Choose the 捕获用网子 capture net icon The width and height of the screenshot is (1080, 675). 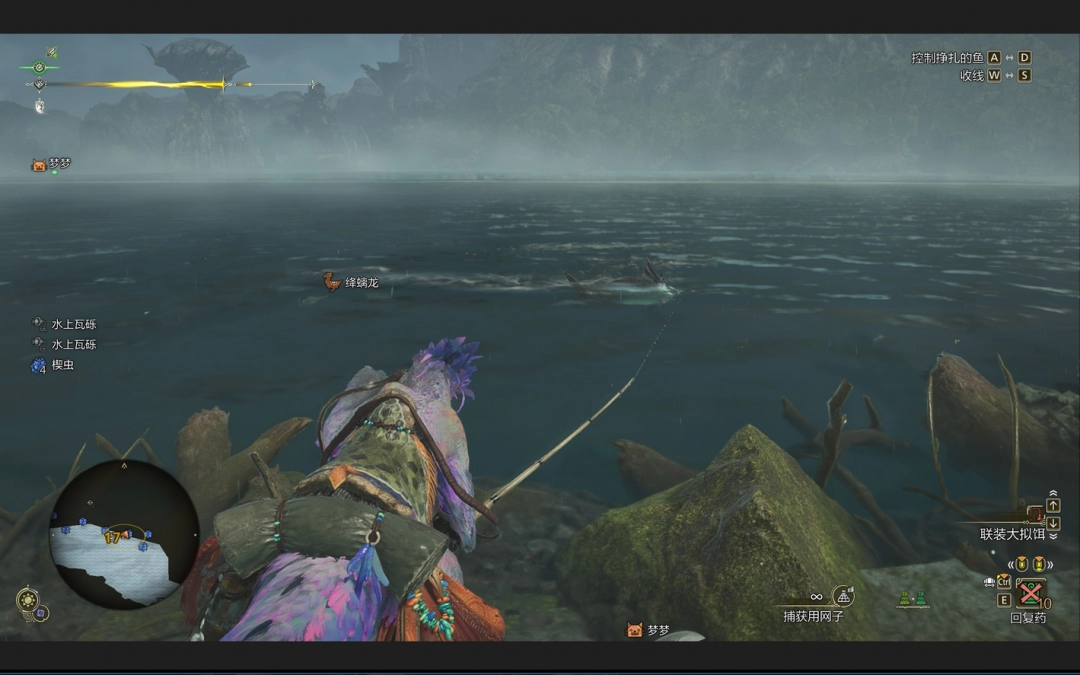(844, 596)
